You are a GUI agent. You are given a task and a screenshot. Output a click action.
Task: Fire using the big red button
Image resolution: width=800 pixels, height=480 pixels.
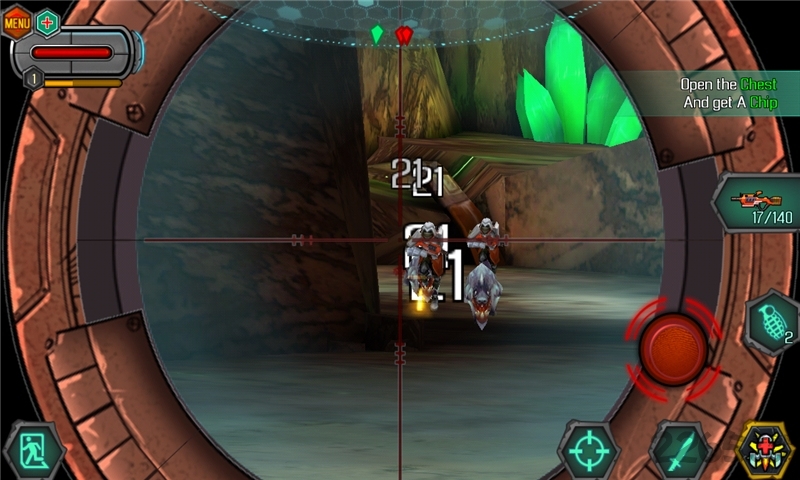pyautogui.click(x=673, y=346)
